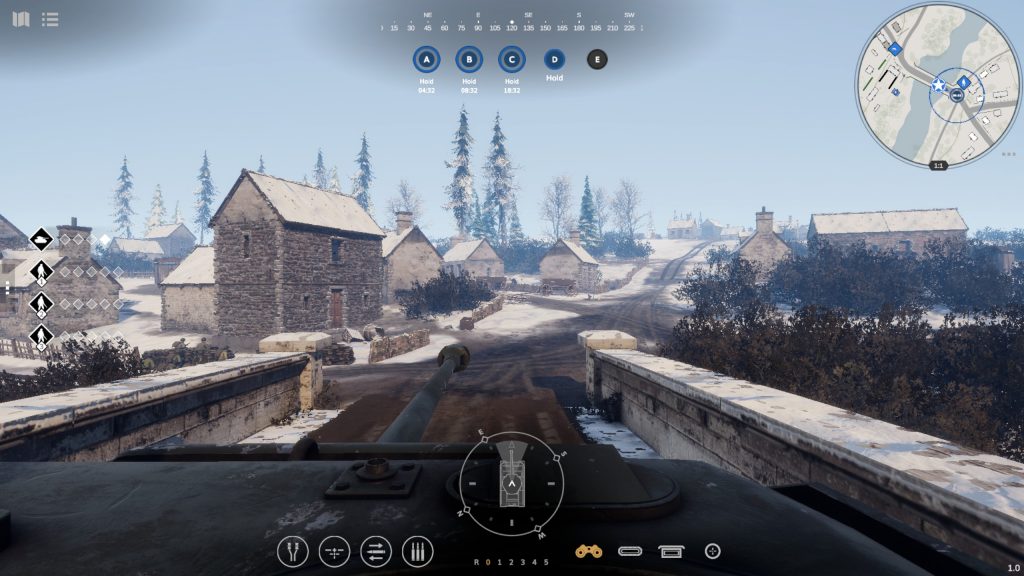
Task: Click the tank orientation compass indicator
Action: pyautogui.click(x=511, y=484)
